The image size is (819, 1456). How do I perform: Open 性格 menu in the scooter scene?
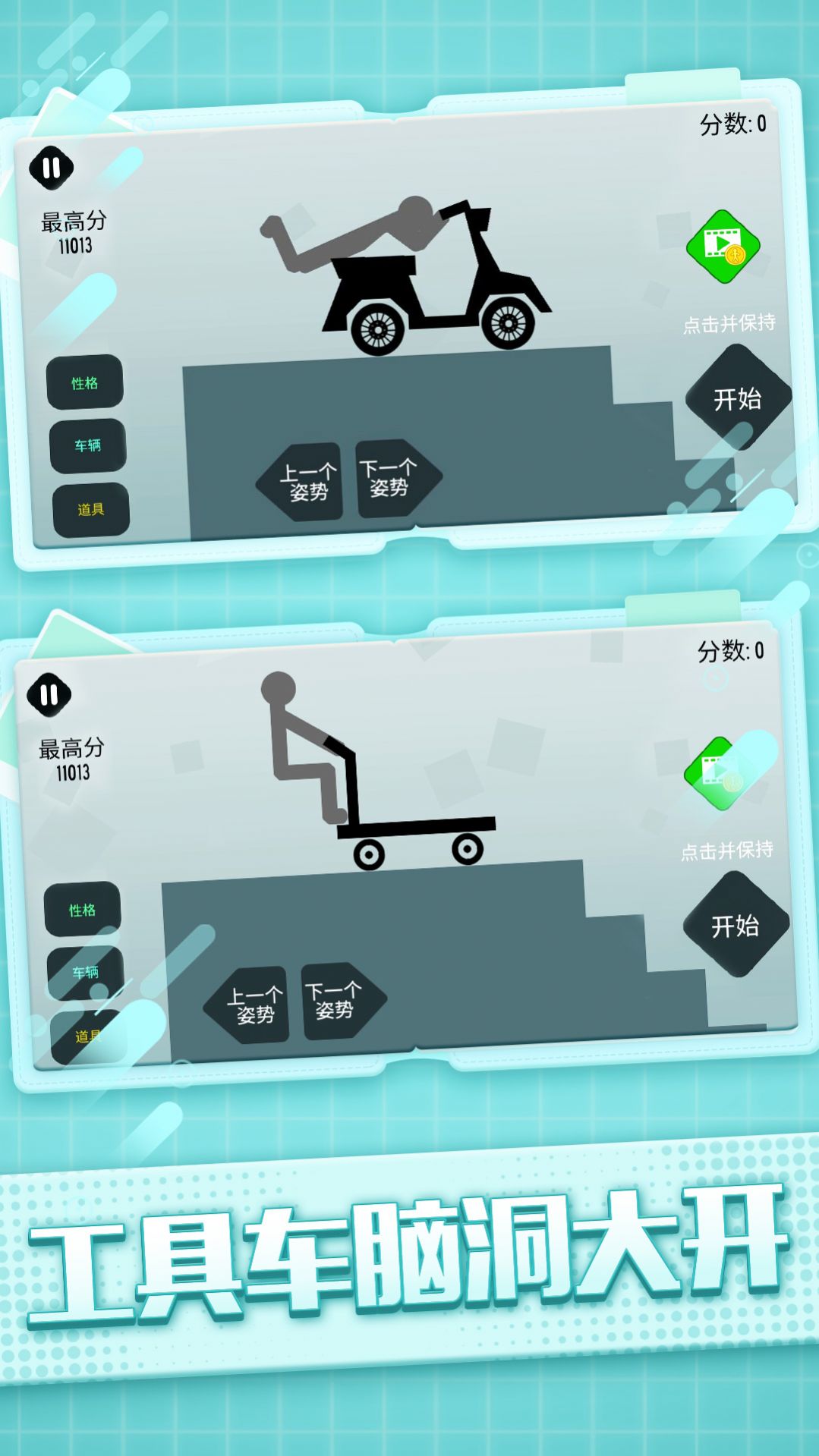point(85,382)
